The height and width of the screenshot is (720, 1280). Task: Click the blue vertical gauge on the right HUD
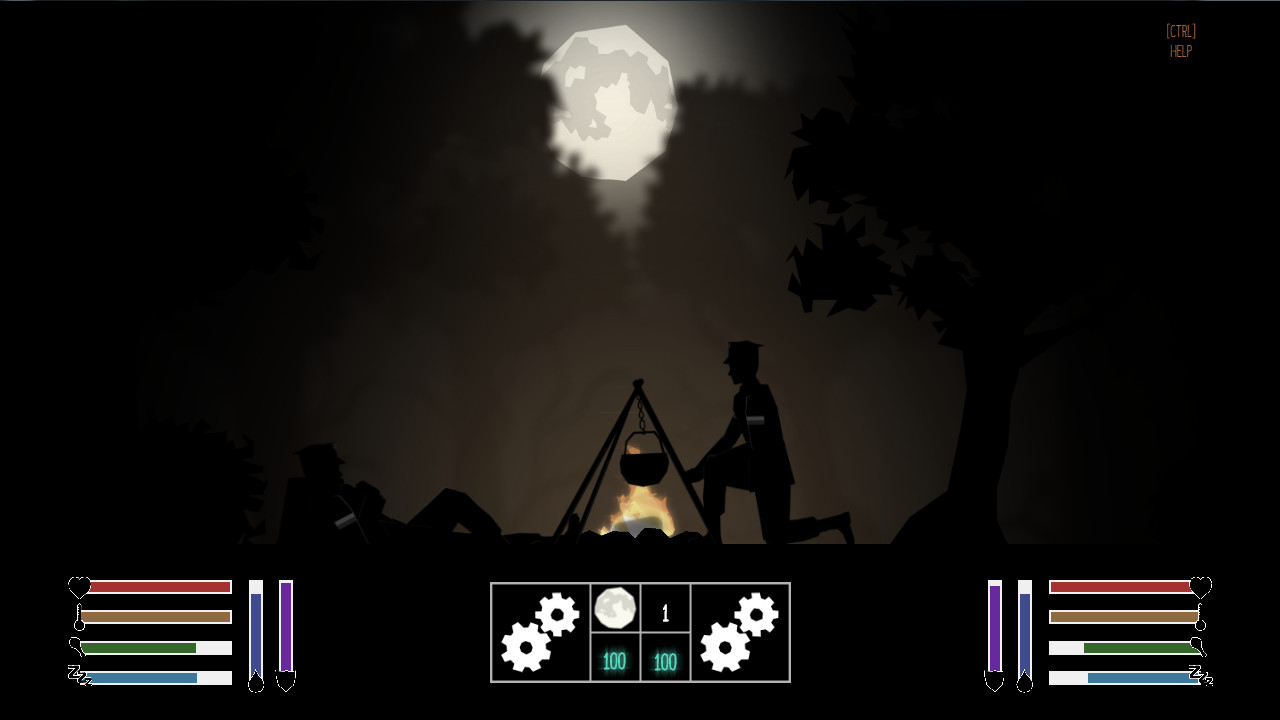[x=1023, y=630]
